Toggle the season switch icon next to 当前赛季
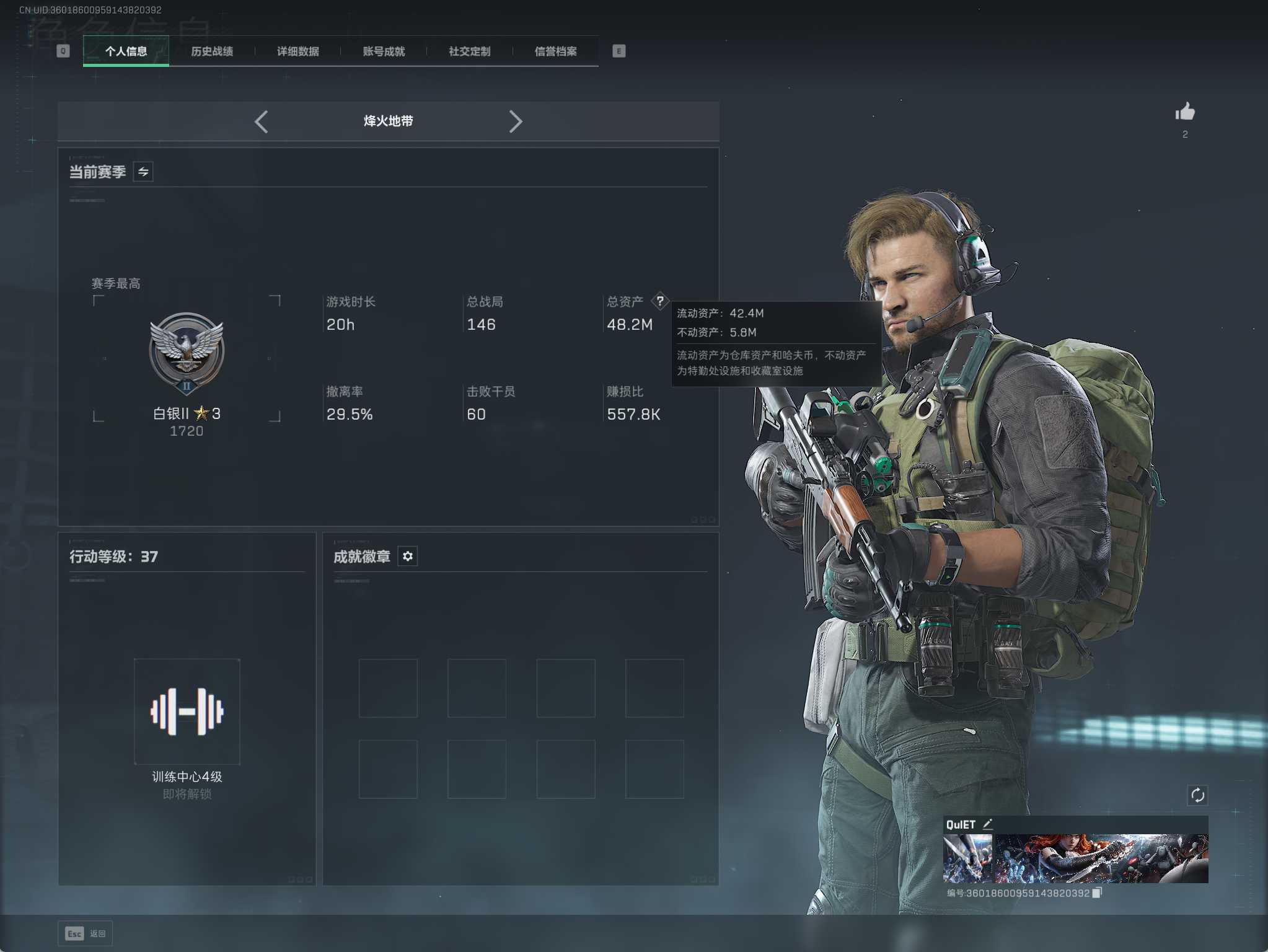Screen dimensions: 1268x952 [x=143, y=172]
